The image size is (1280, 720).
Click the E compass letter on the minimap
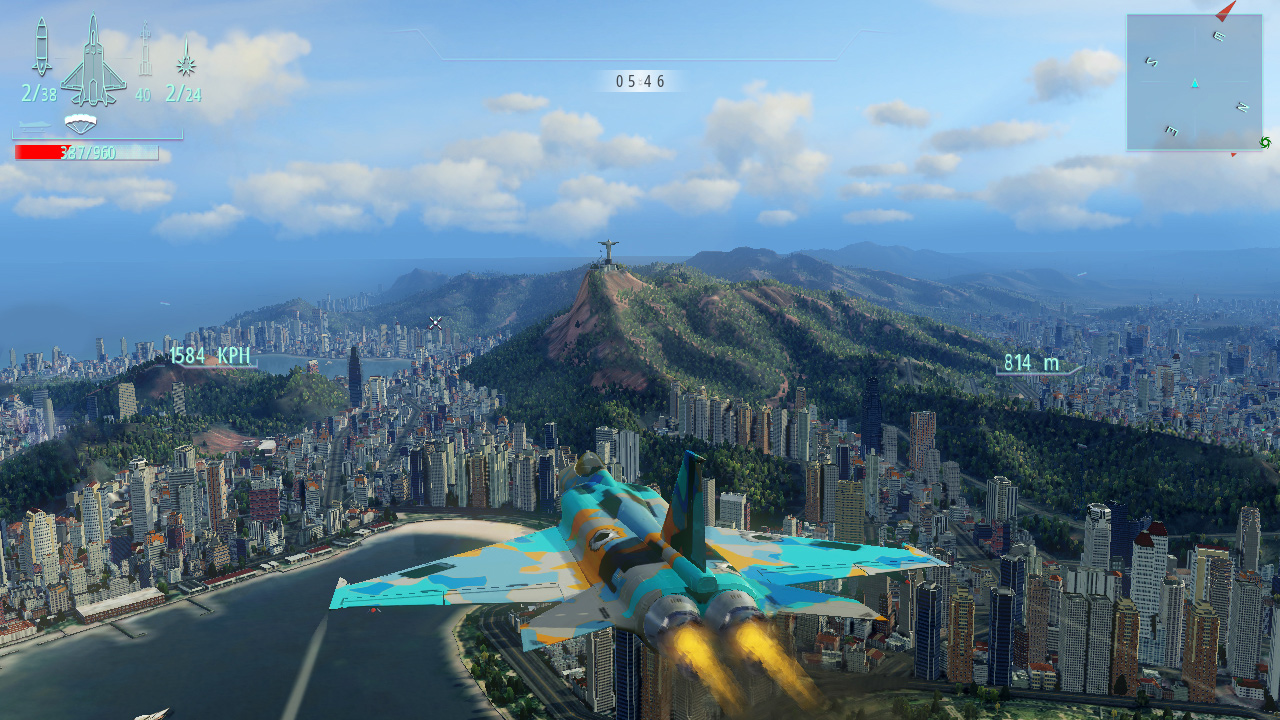pos(1217,35)
